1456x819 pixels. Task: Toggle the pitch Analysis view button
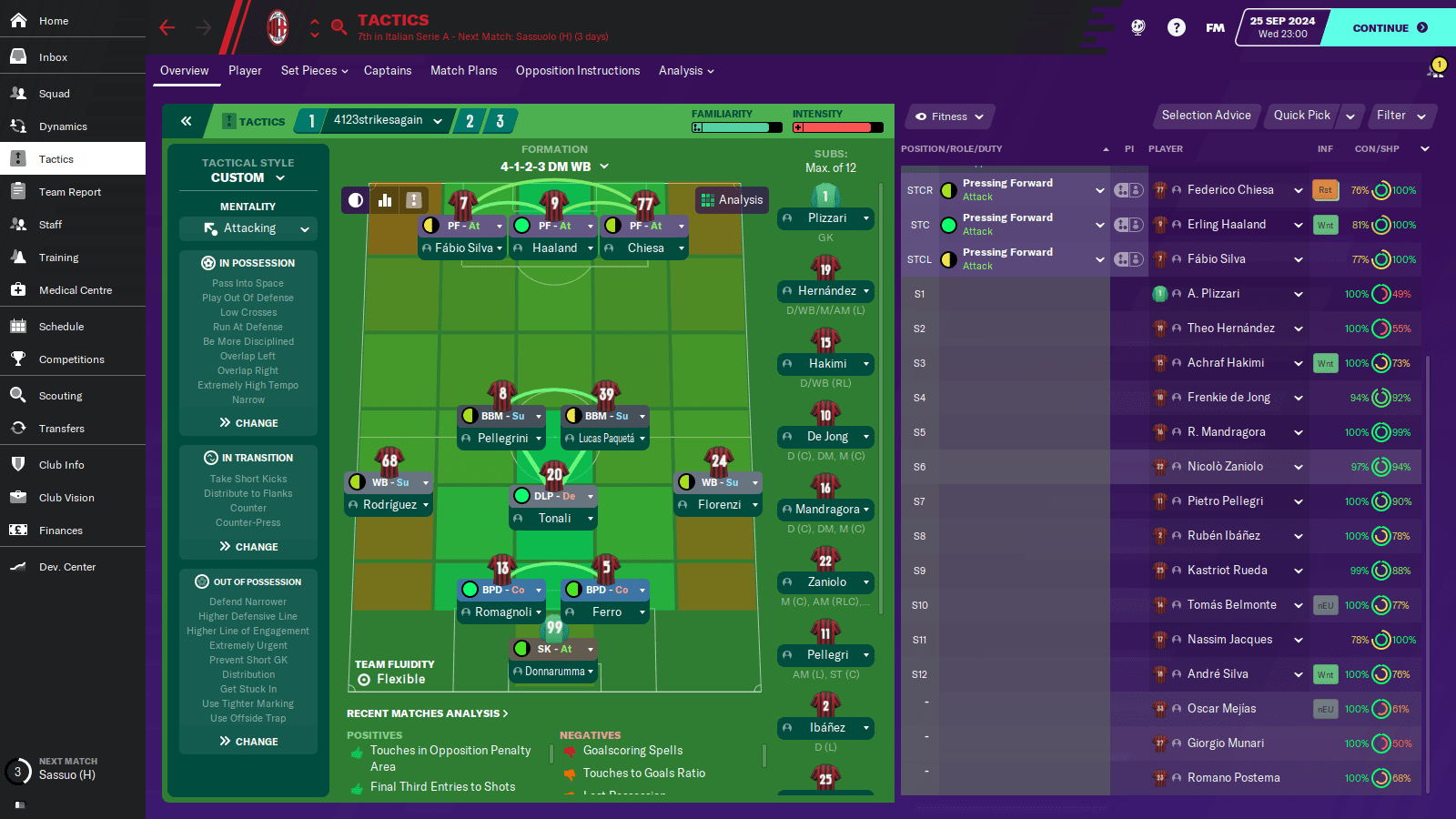732,200
